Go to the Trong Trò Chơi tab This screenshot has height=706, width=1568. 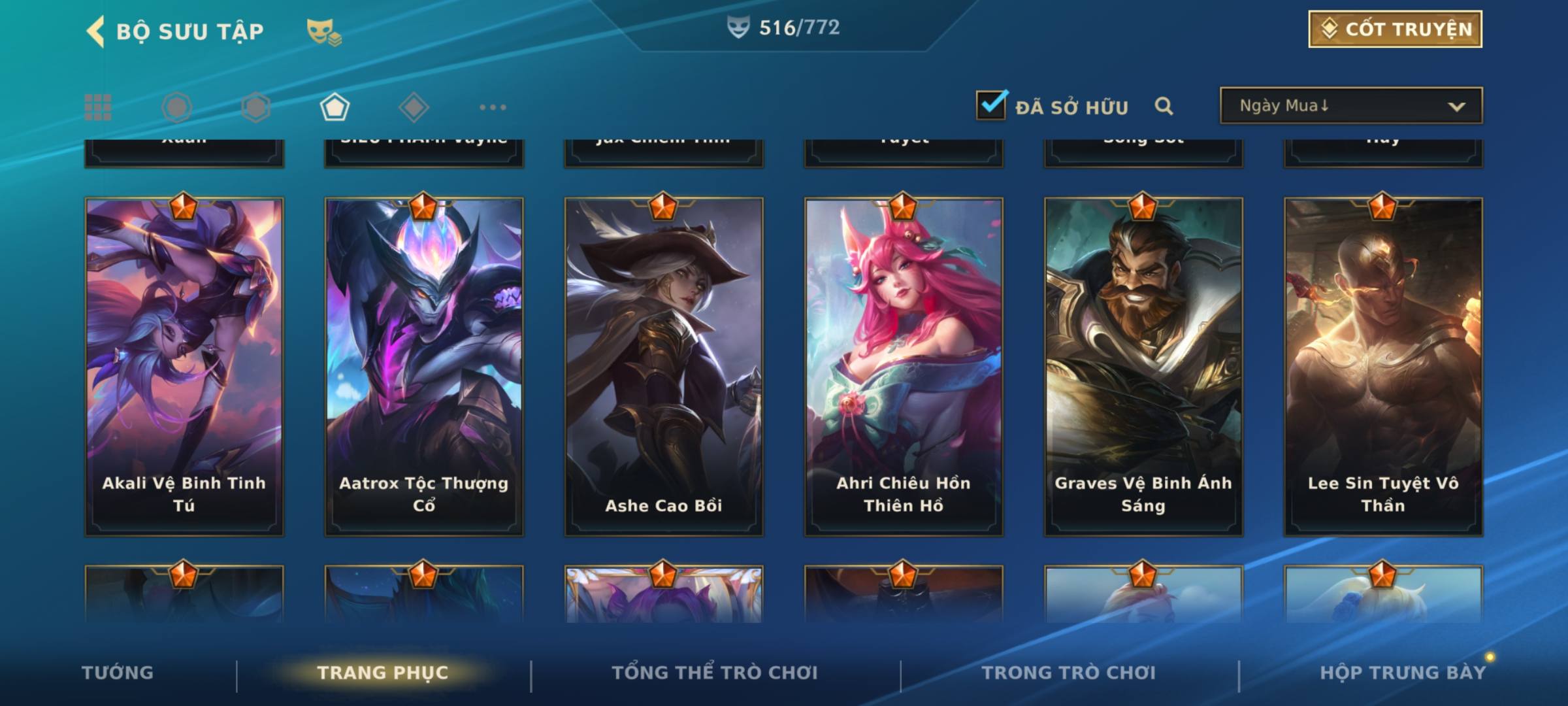(1069, 673)
